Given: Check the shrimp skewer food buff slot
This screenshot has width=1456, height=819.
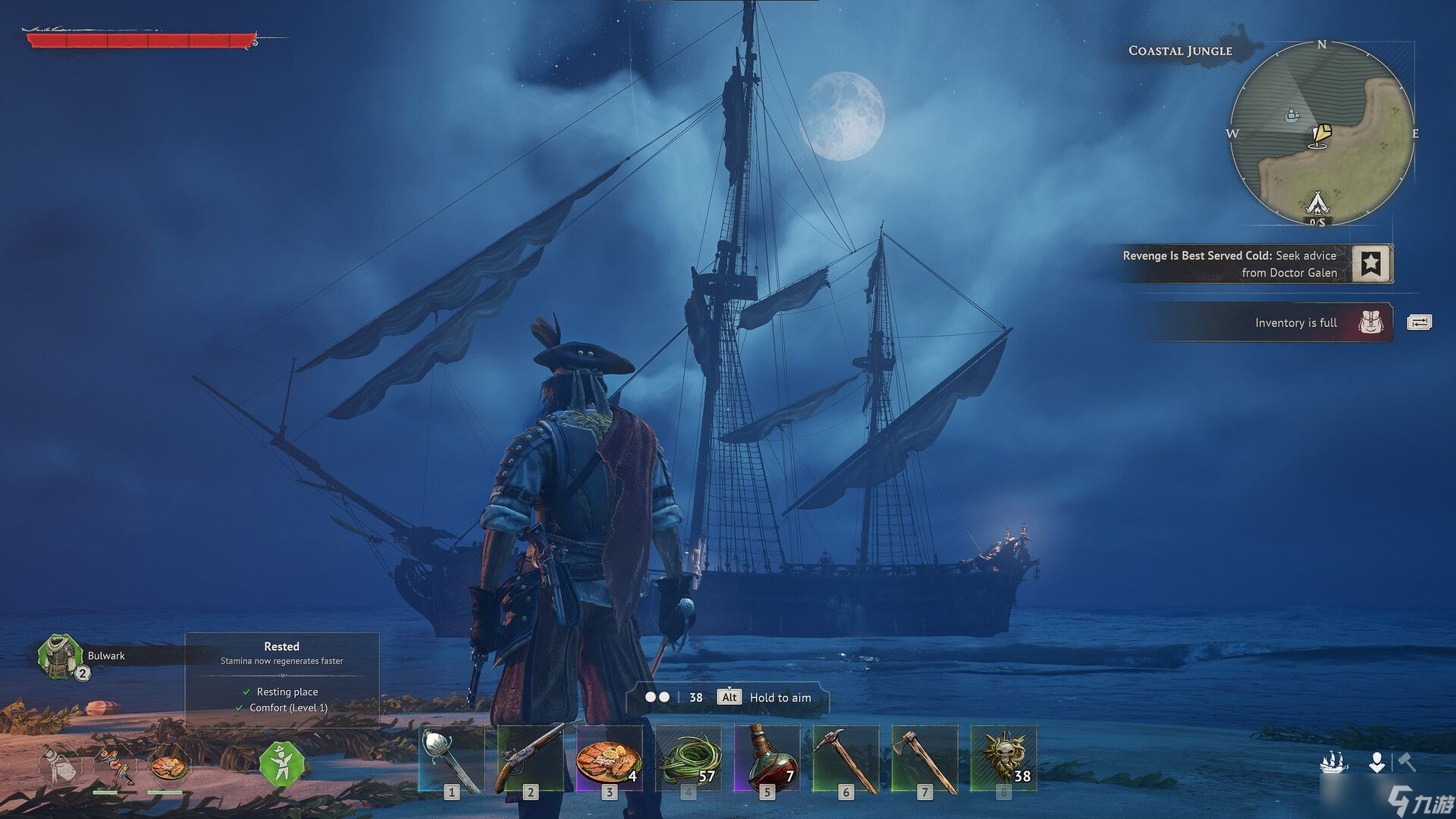Looking at the screenshot, I should point(114,766).
